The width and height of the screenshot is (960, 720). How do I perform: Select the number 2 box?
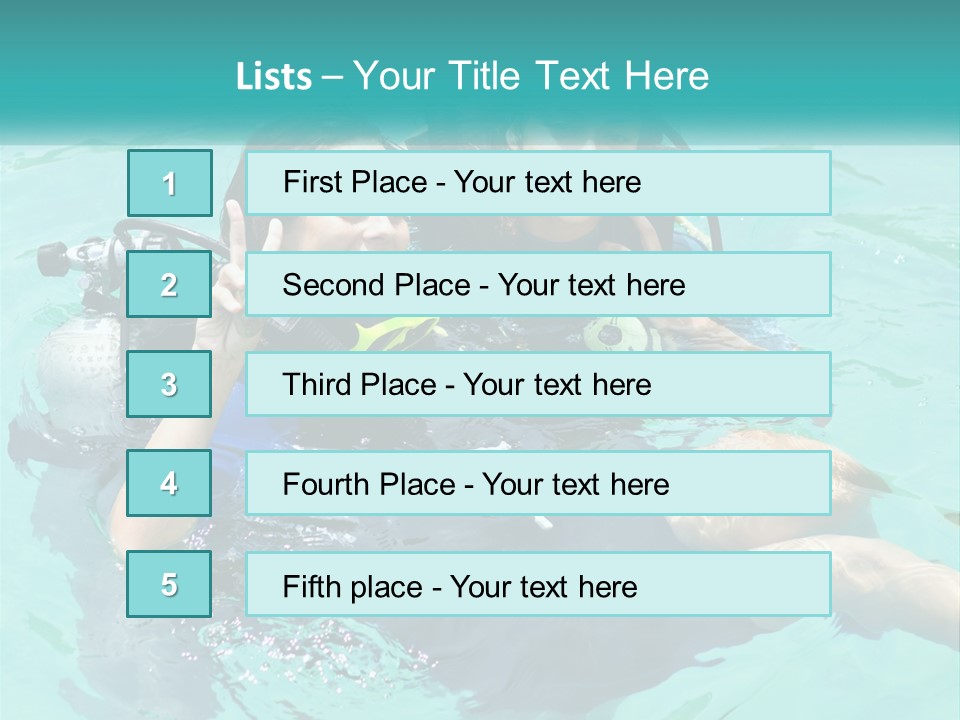[170, 284]
